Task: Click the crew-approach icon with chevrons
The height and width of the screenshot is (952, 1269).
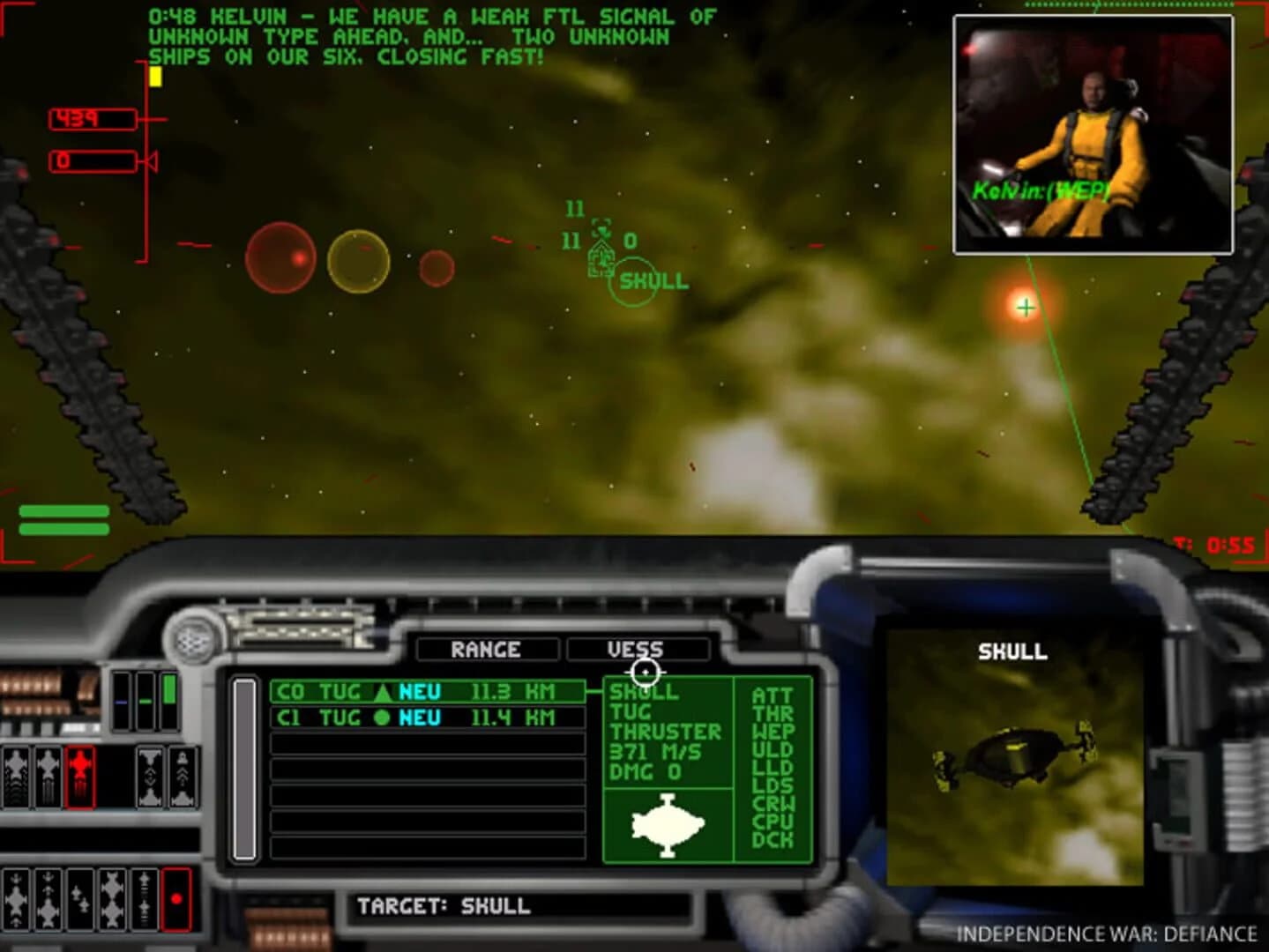Action: point(183,774)
